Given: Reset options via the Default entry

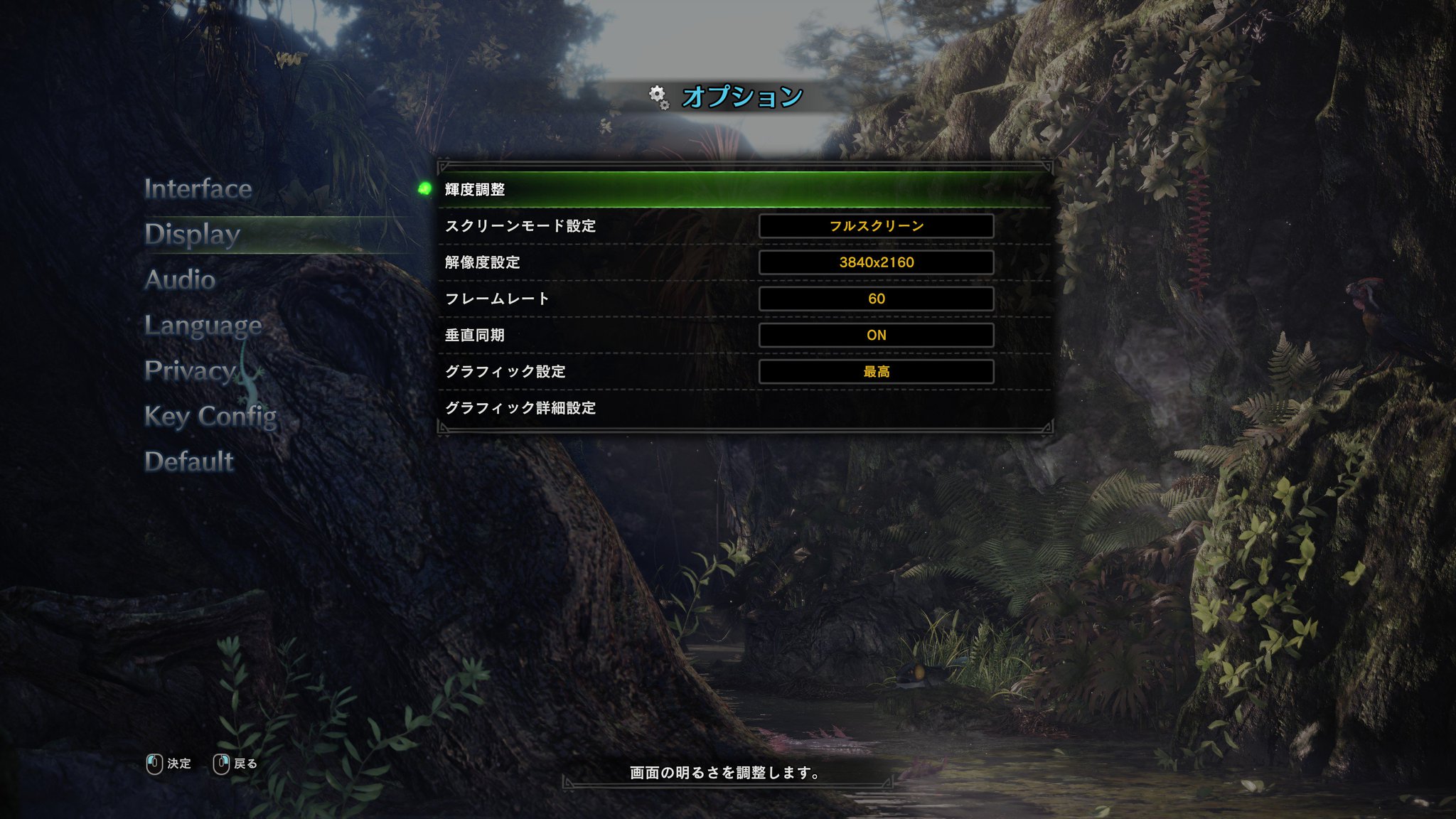Looking at the screenshot, I should point(188,461).
